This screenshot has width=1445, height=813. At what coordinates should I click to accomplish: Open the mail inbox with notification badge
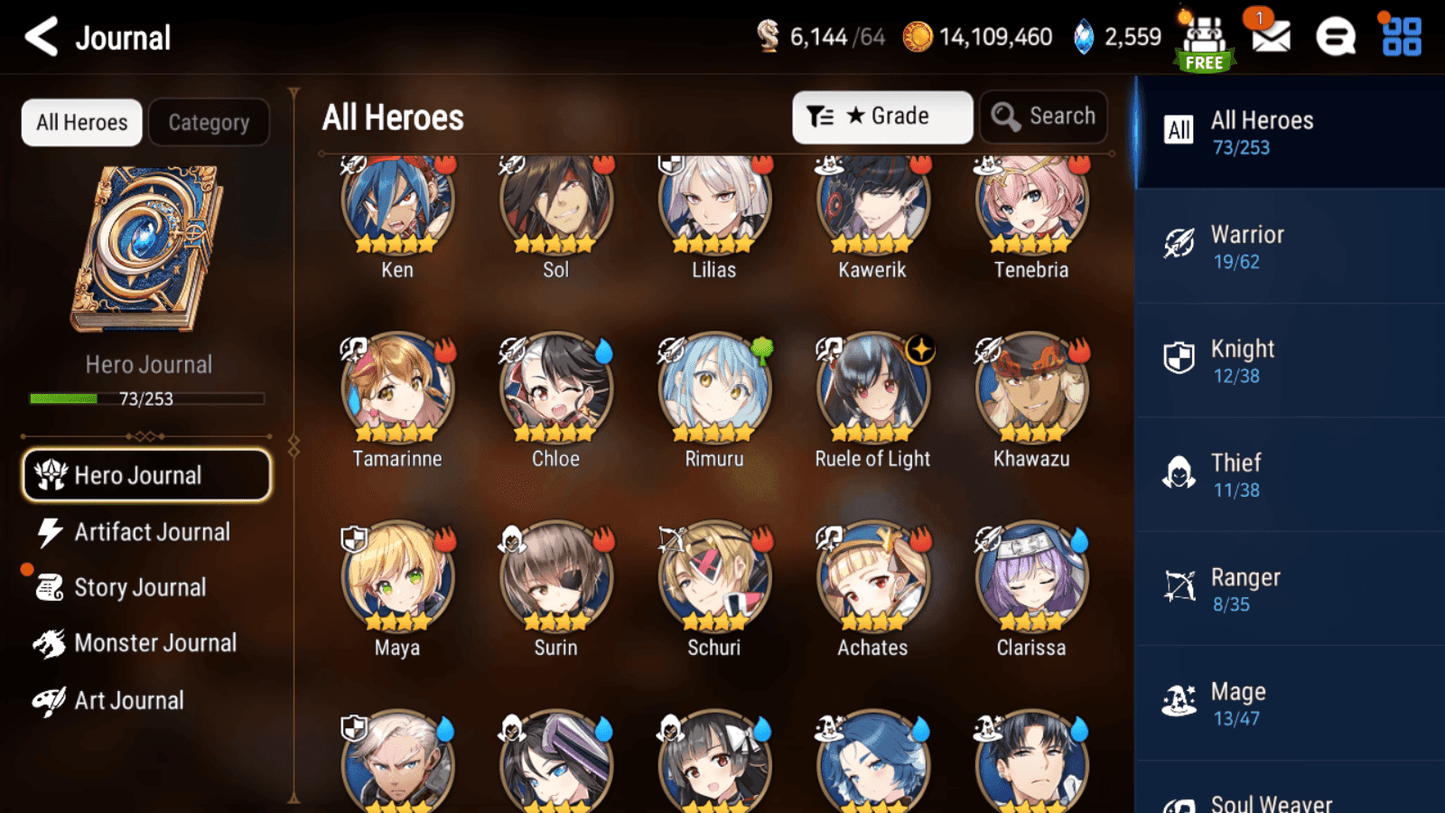[1269, 36]
